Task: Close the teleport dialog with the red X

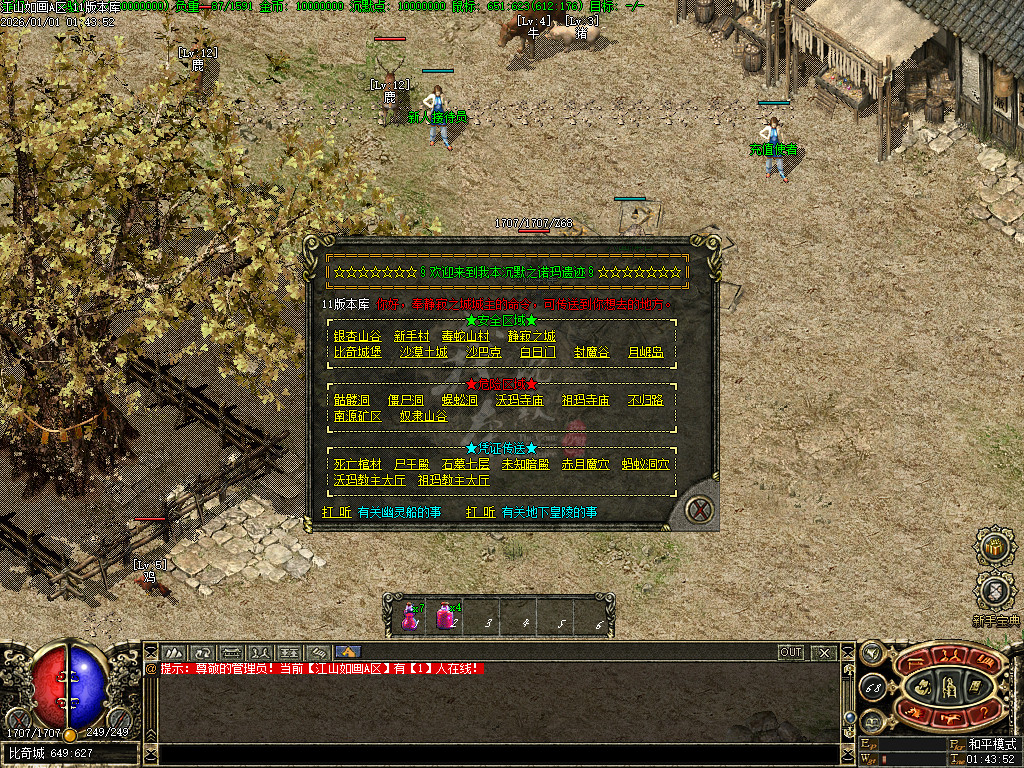Action: pos(701,510)
